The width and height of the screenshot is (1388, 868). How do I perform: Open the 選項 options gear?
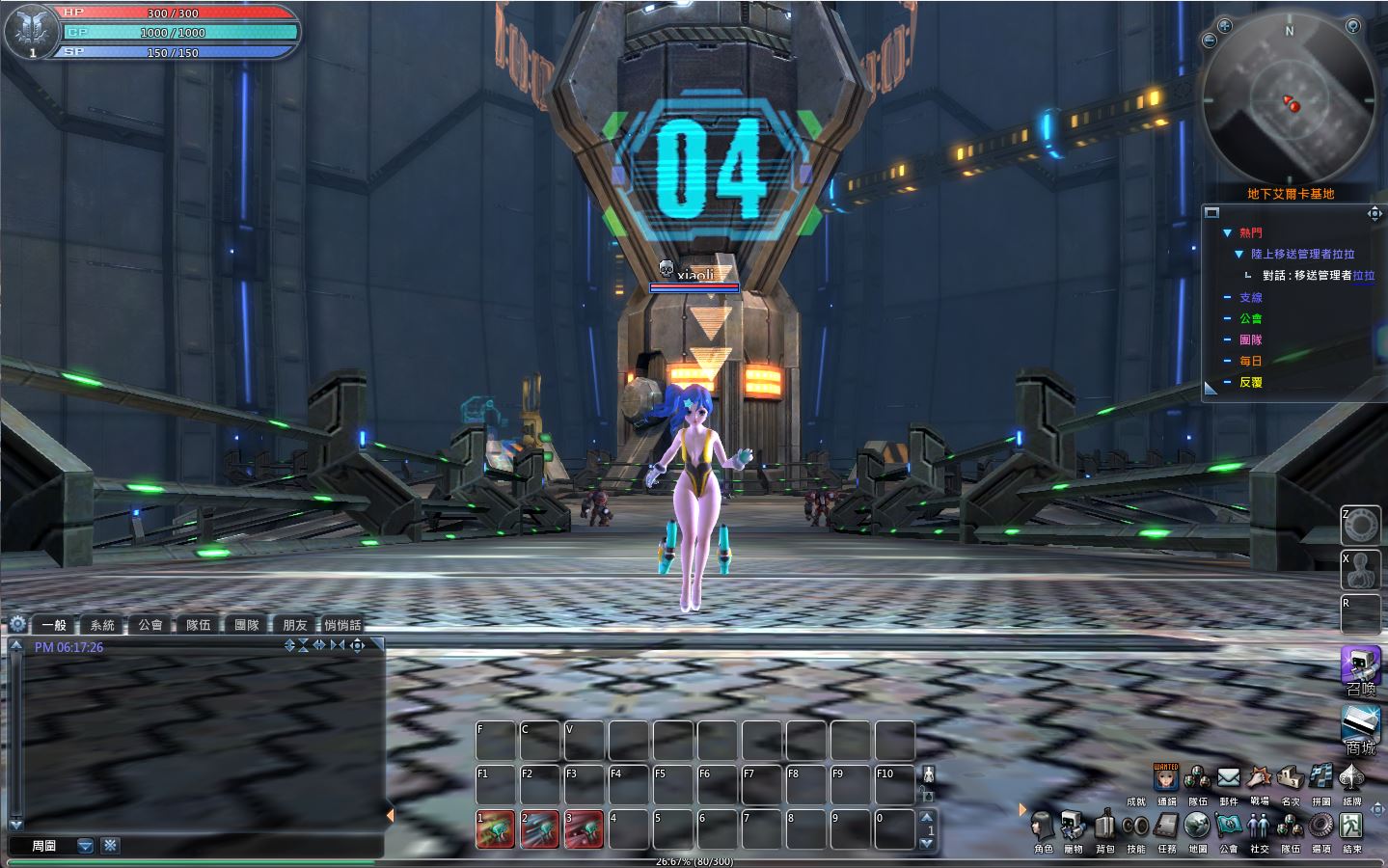click(x=1320, y=827)
